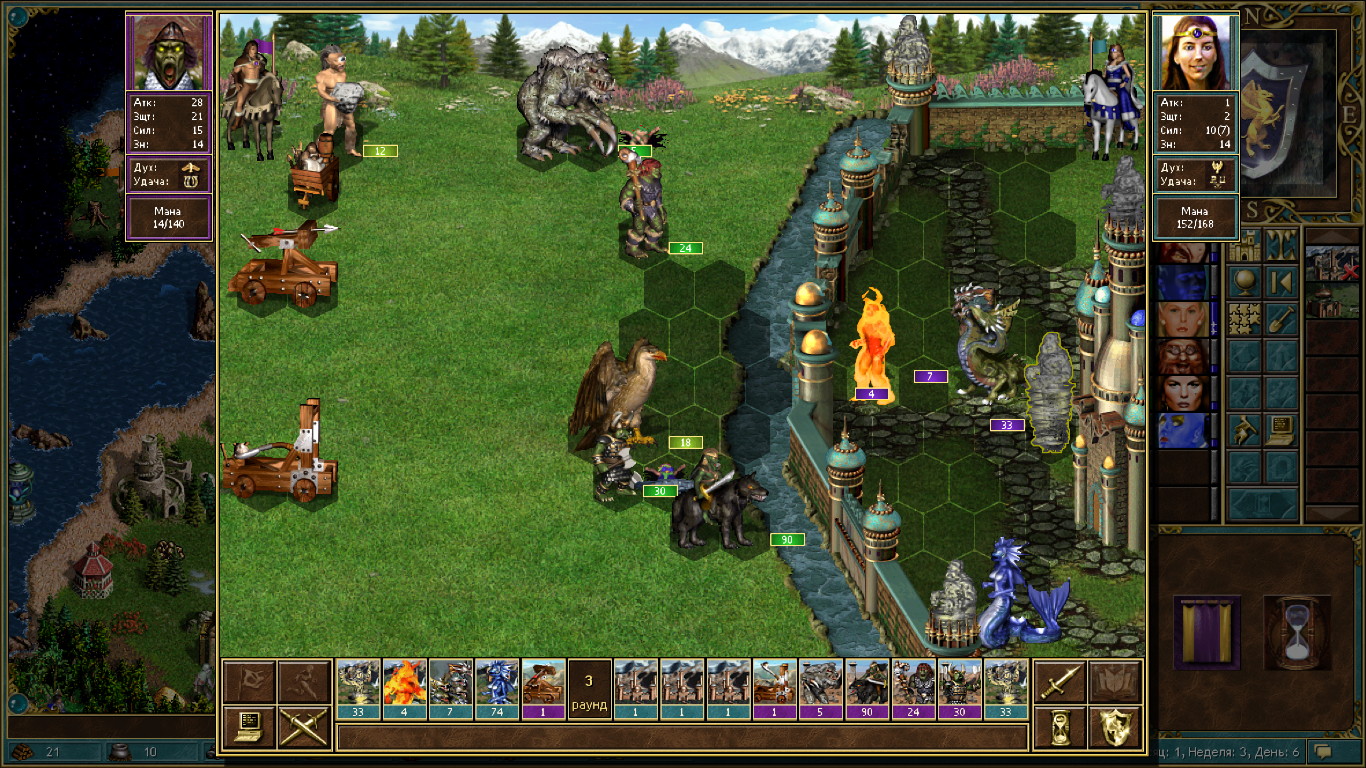Open the combat options computer button
Viewport: 1366px width, 768px height.
point(249,727)
